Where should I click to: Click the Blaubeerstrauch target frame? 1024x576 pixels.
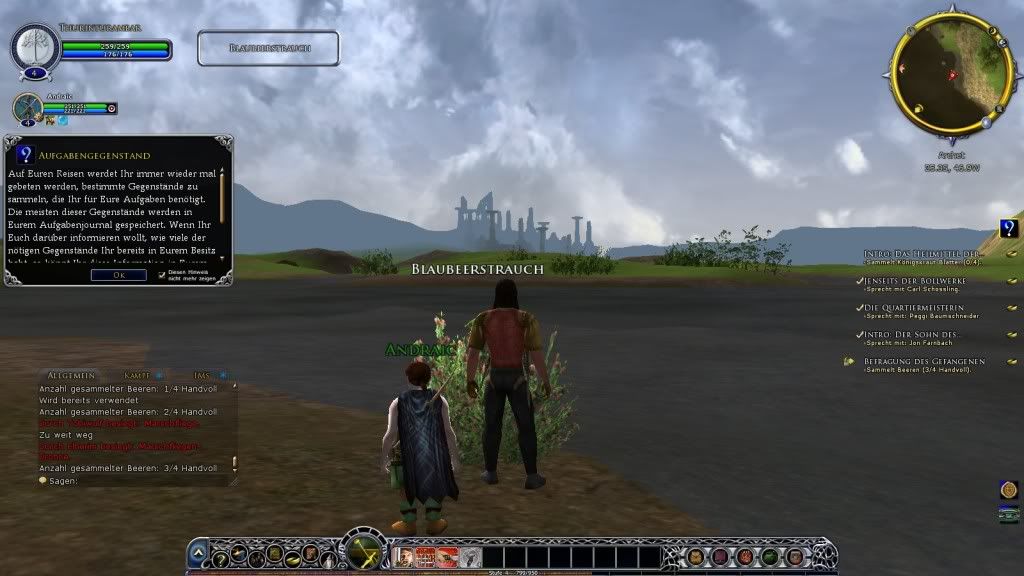(268, 48)
